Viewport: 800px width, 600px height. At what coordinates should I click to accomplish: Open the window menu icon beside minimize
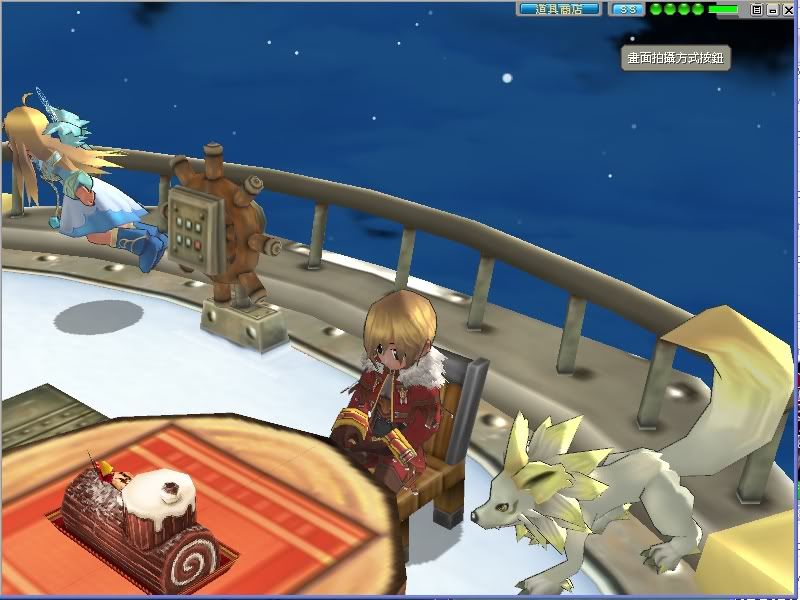[757, 9]
